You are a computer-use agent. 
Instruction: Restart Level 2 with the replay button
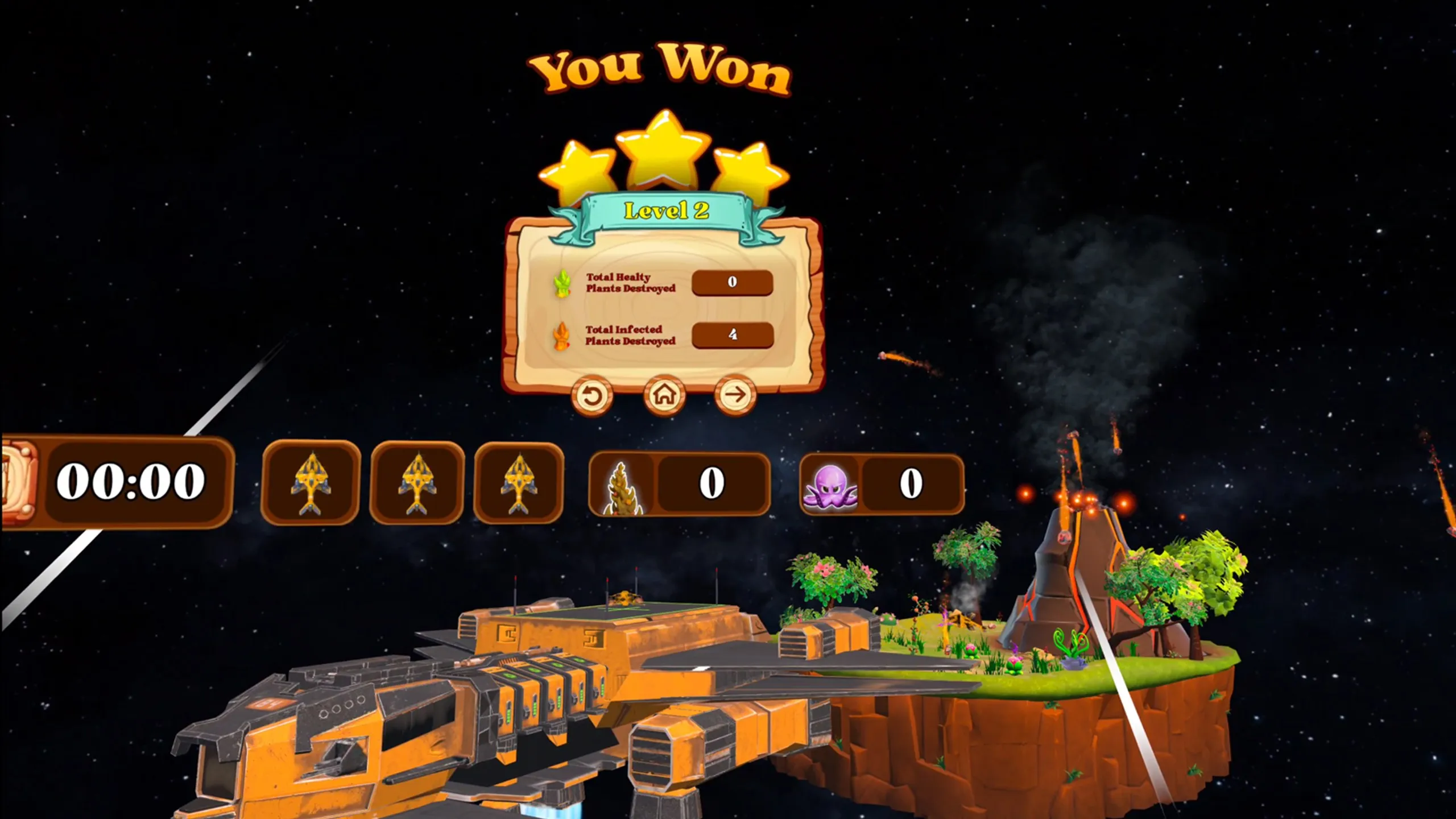coord(591,396)
